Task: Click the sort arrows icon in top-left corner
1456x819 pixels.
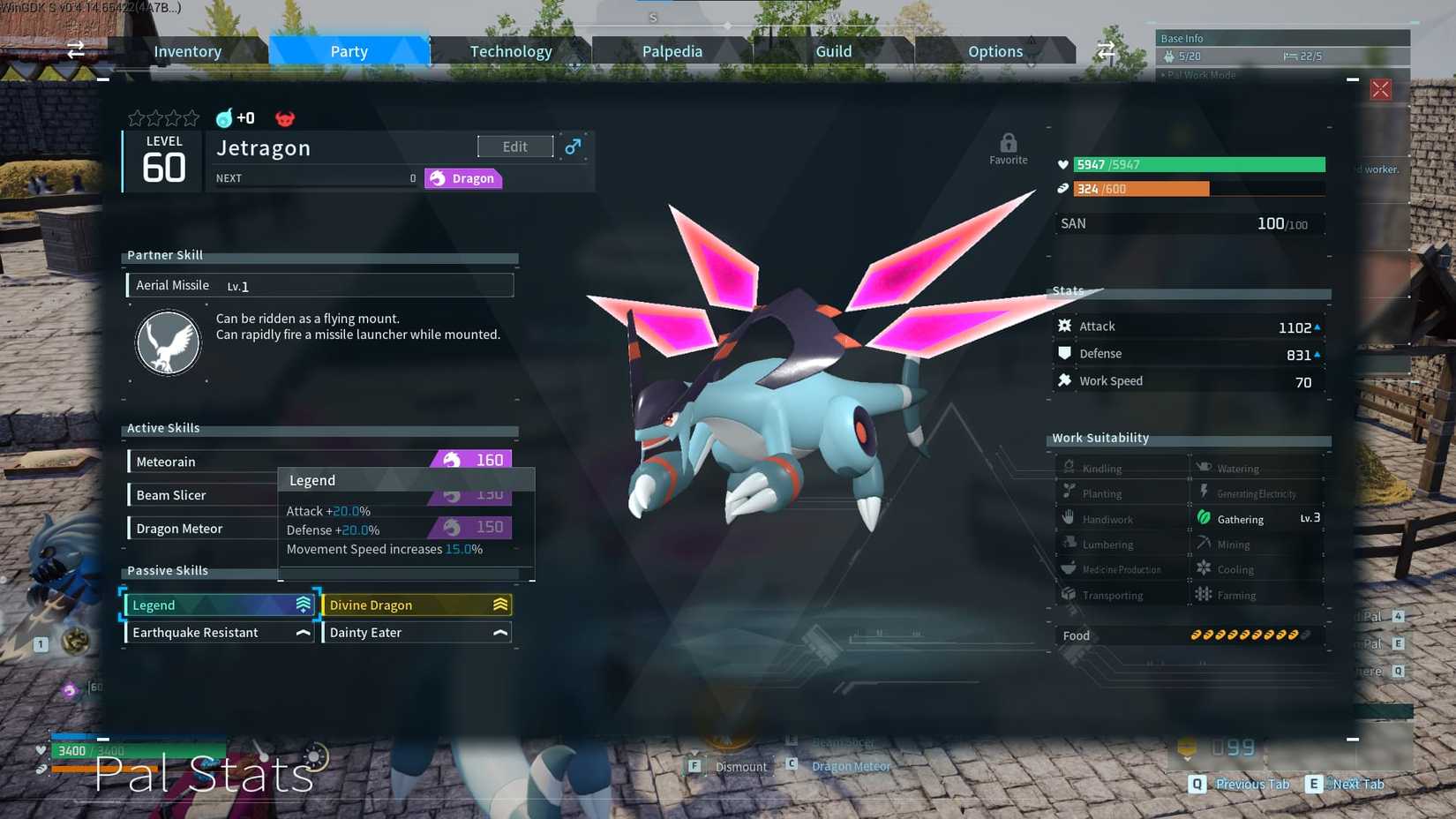Action: [x=75, y=50]
